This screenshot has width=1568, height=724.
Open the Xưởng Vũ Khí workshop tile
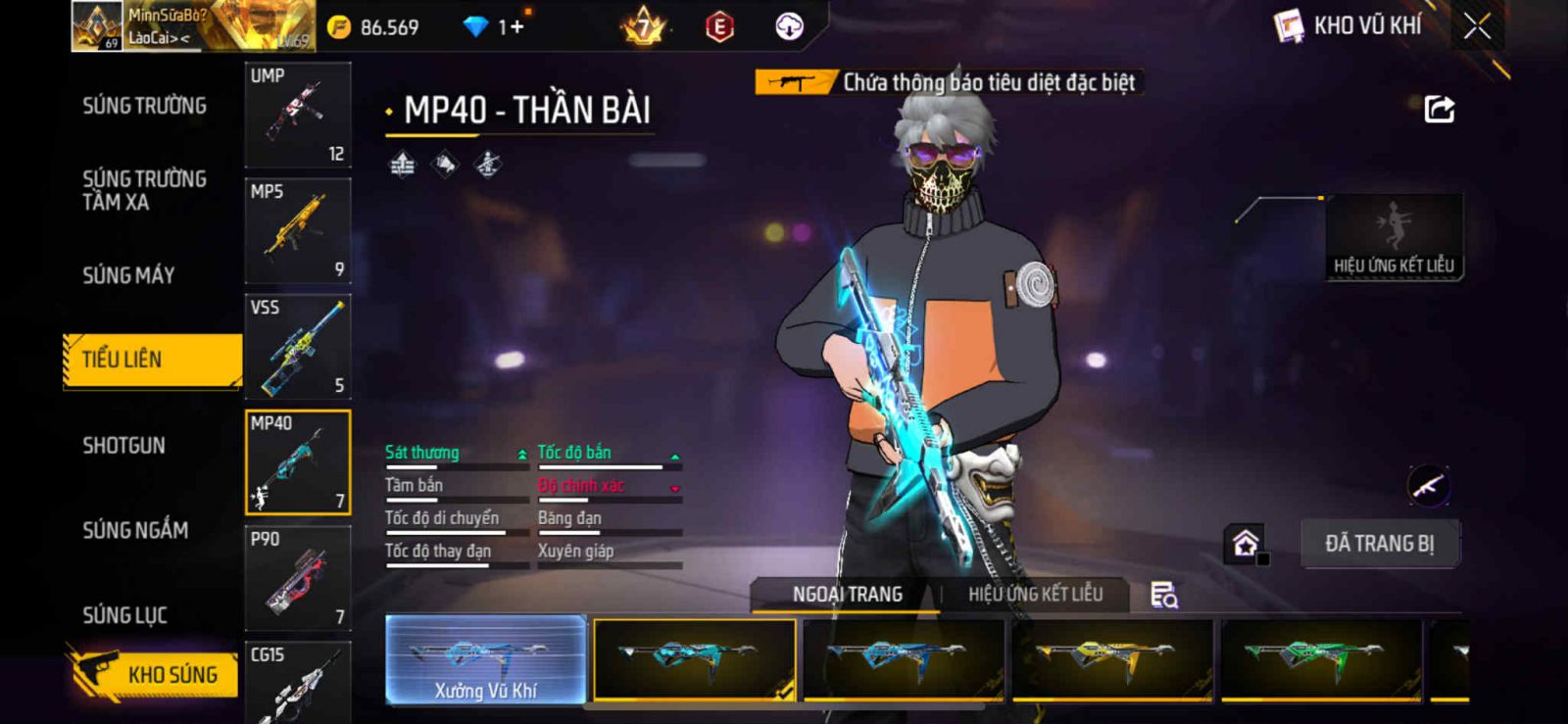click(x=486, y=659)
